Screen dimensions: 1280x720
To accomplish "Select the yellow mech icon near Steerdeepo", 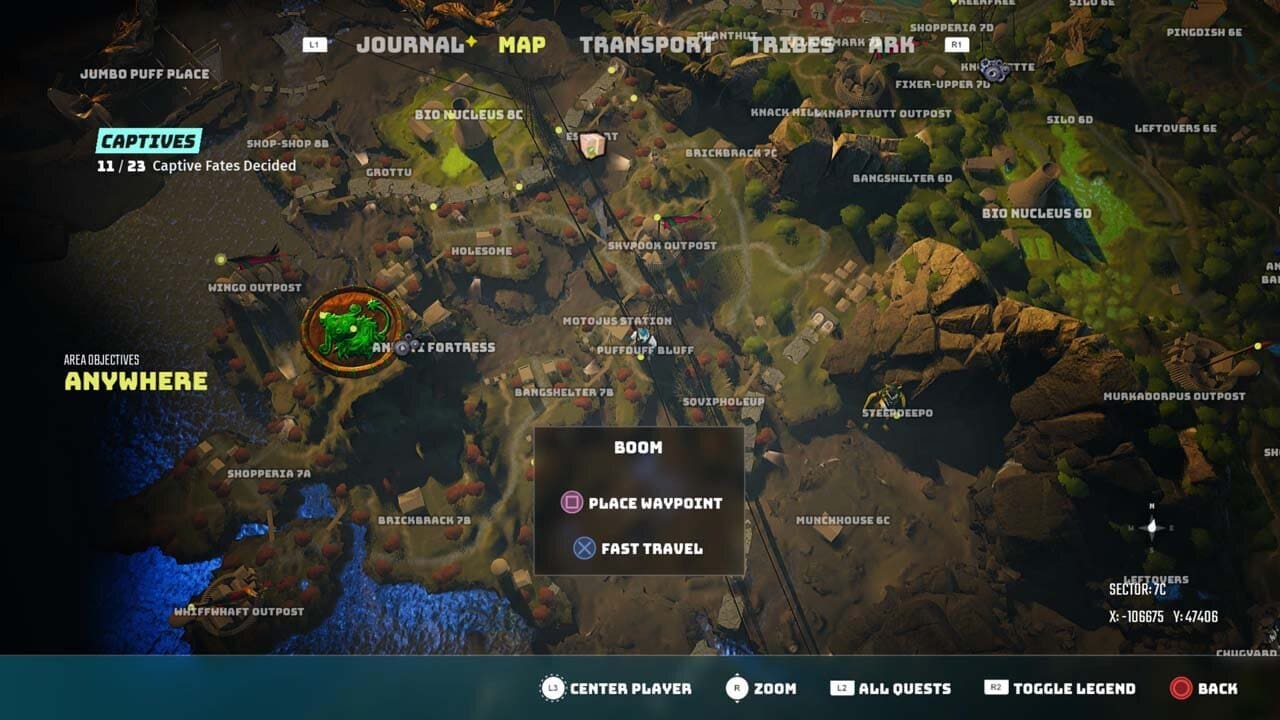I will point(889,398).
